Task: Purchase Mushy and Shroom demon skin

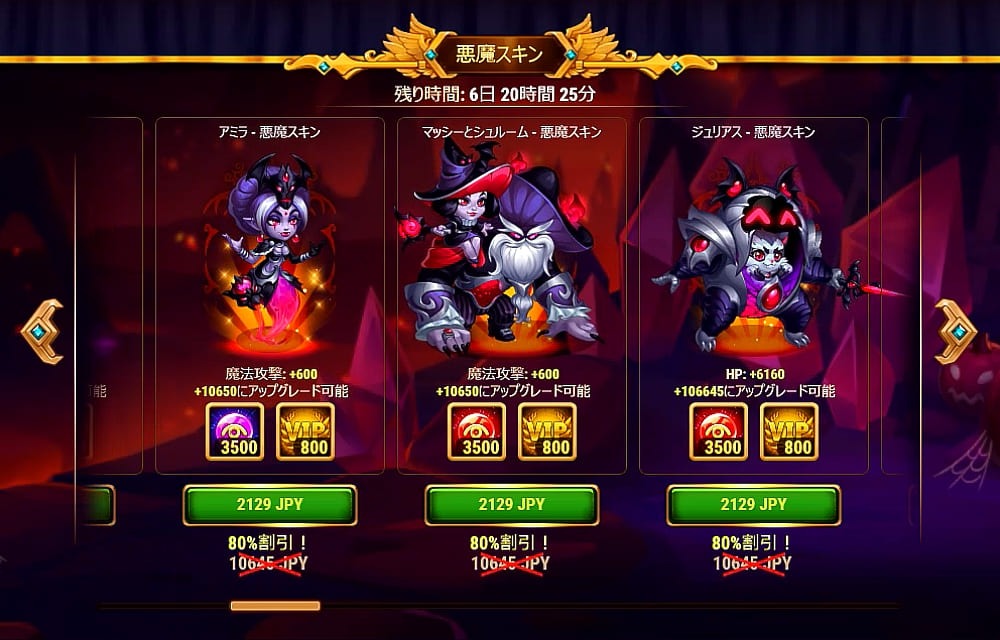Action: [x=512, y=505]
